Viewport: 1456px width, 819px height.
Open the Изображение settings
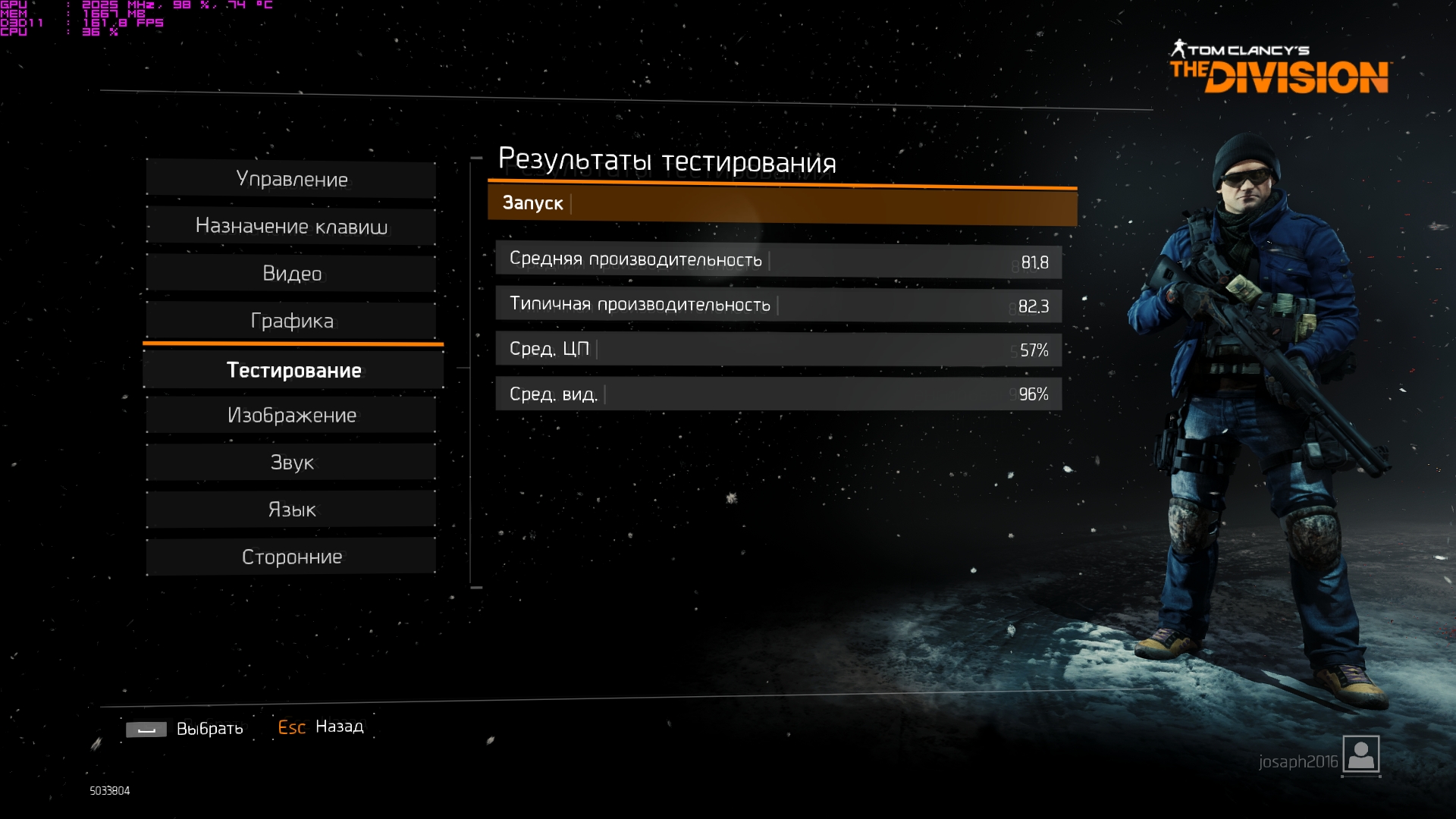[291, 416]
